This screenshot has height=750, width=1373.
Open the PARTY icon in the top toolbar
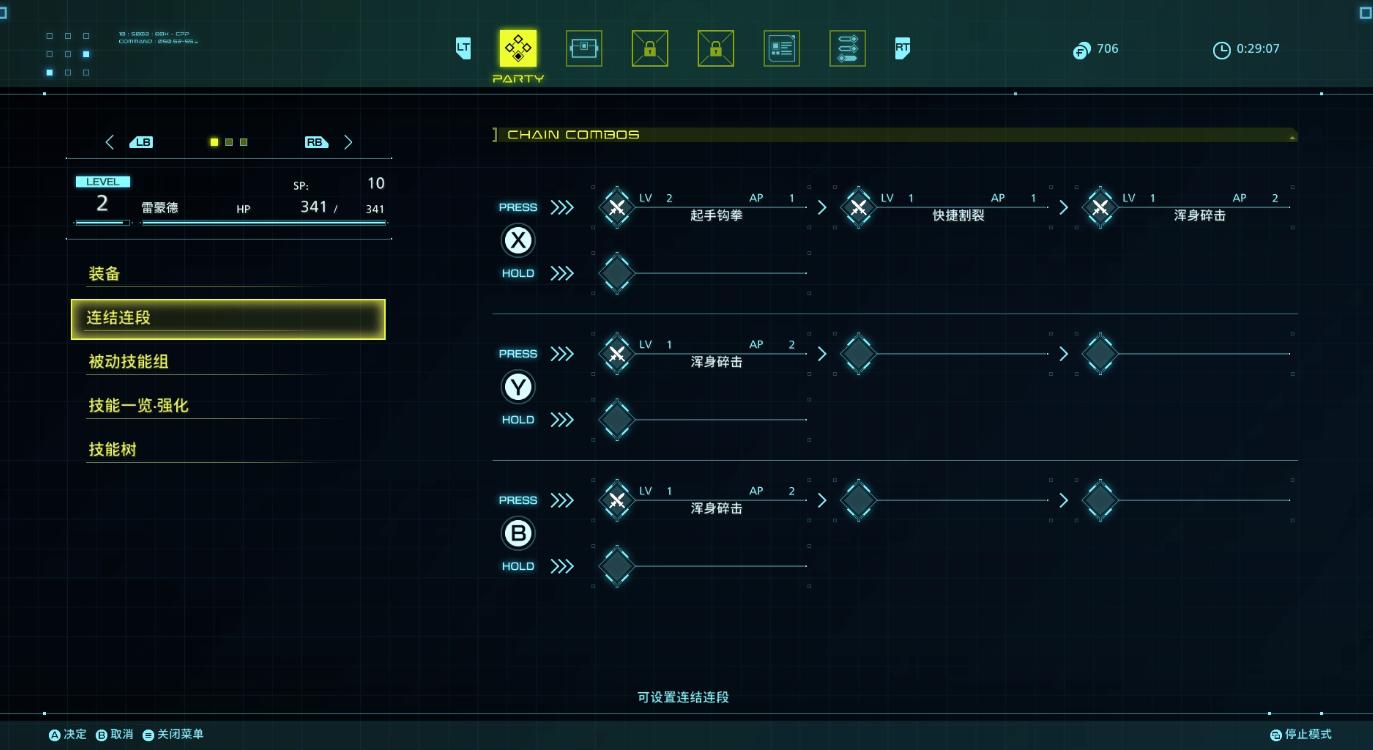(517, 48)
